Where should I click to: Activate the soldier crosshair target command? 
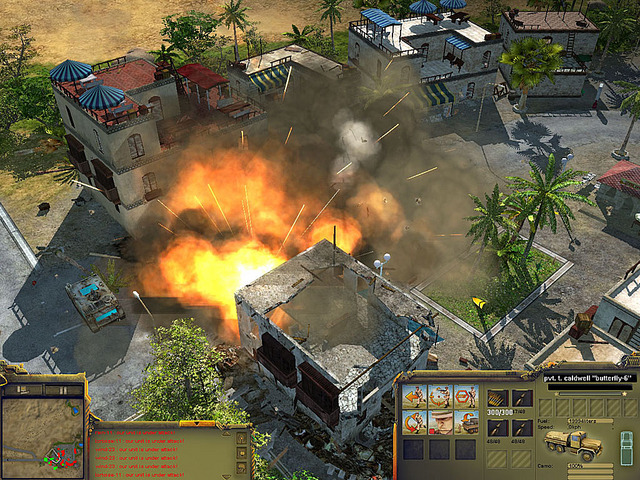[440, 396]
